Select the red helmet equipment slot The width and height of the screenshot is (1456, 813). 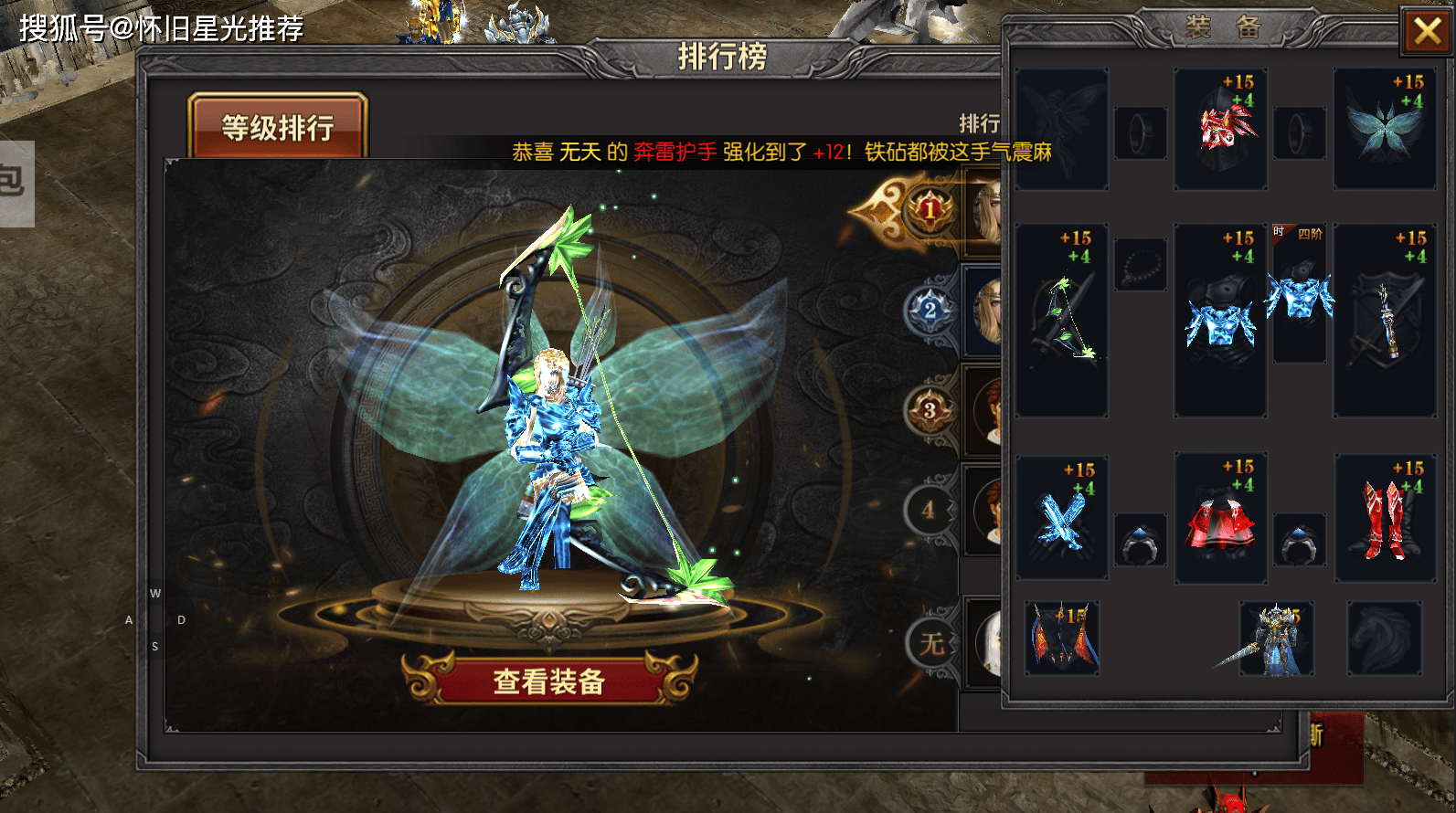[1220, 130]
